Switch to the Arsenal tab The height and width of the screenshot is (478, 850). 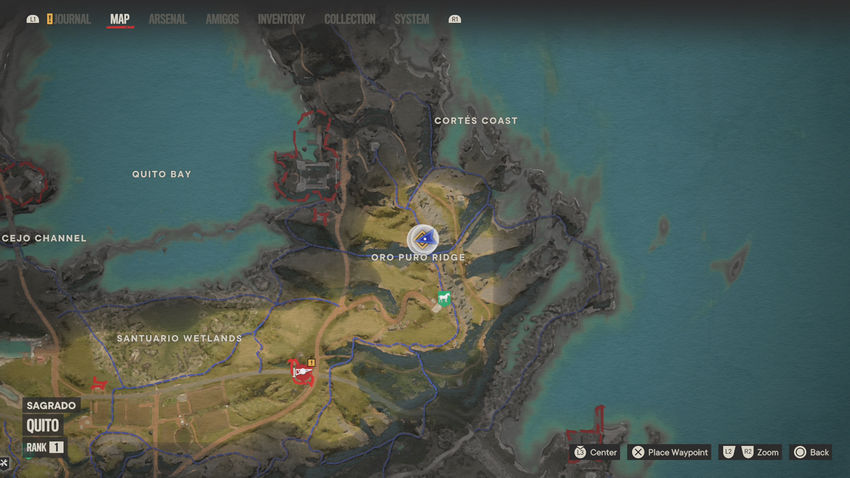tap(168, 19)
